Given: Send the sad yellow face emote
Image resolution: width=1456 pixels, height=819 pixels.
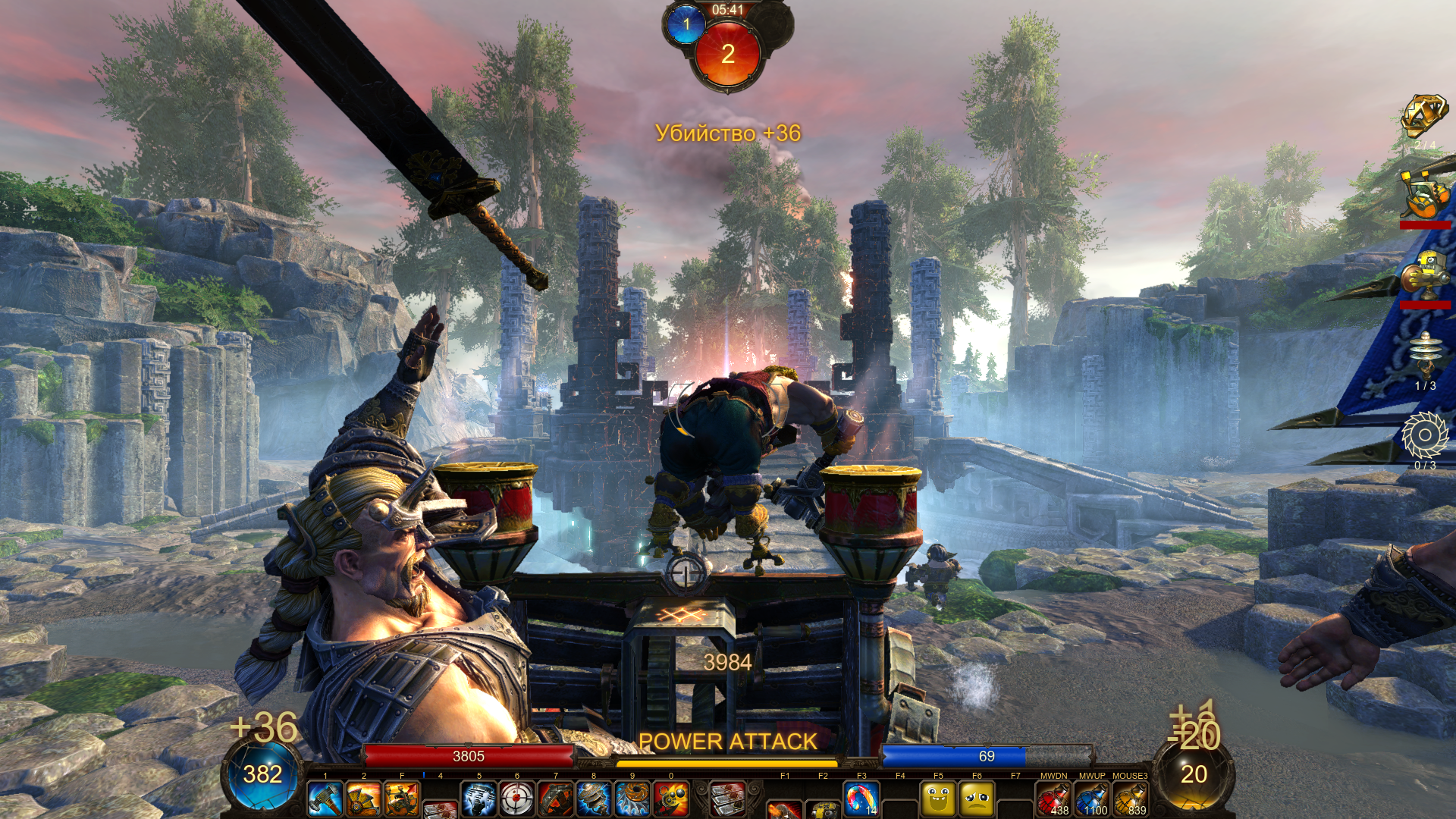Looking at the screenshot, I should tap(977, 799).
